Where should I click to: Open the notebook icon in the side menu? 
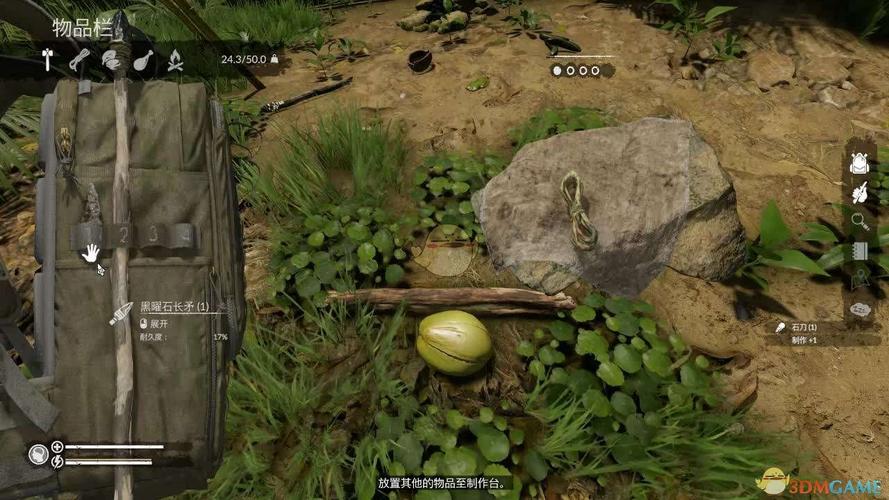point(859,251)
